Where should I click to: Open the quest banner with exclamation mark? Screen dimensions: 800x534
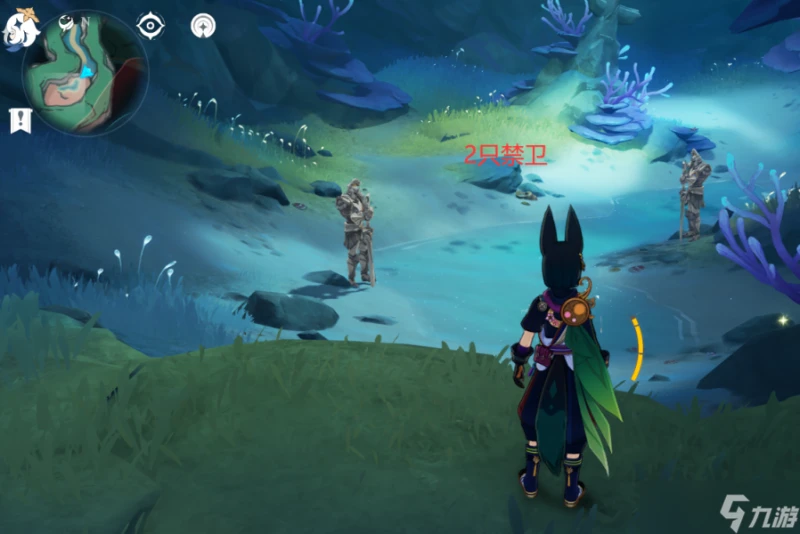tap(20, 121)
